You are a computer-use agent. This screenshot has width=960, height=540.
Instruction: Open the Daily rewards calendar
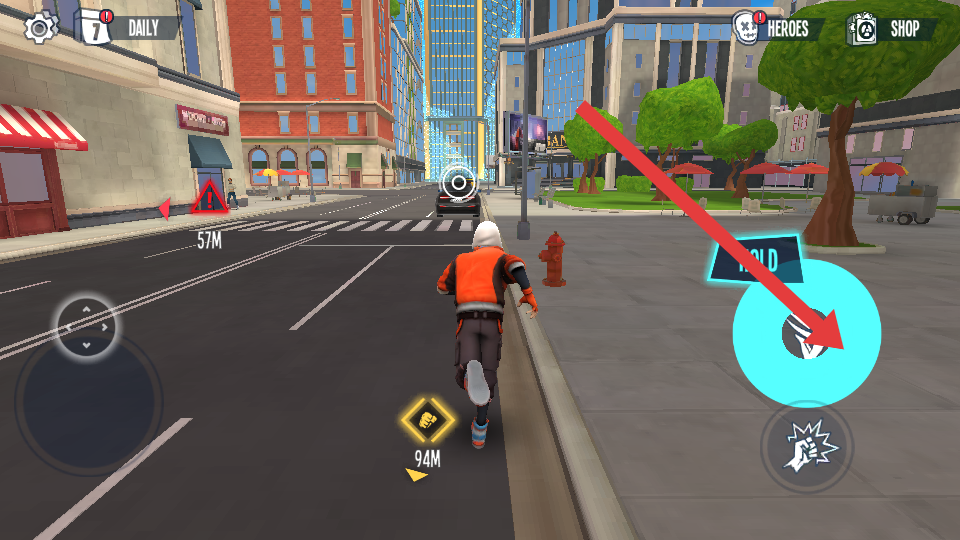[127, 27]
